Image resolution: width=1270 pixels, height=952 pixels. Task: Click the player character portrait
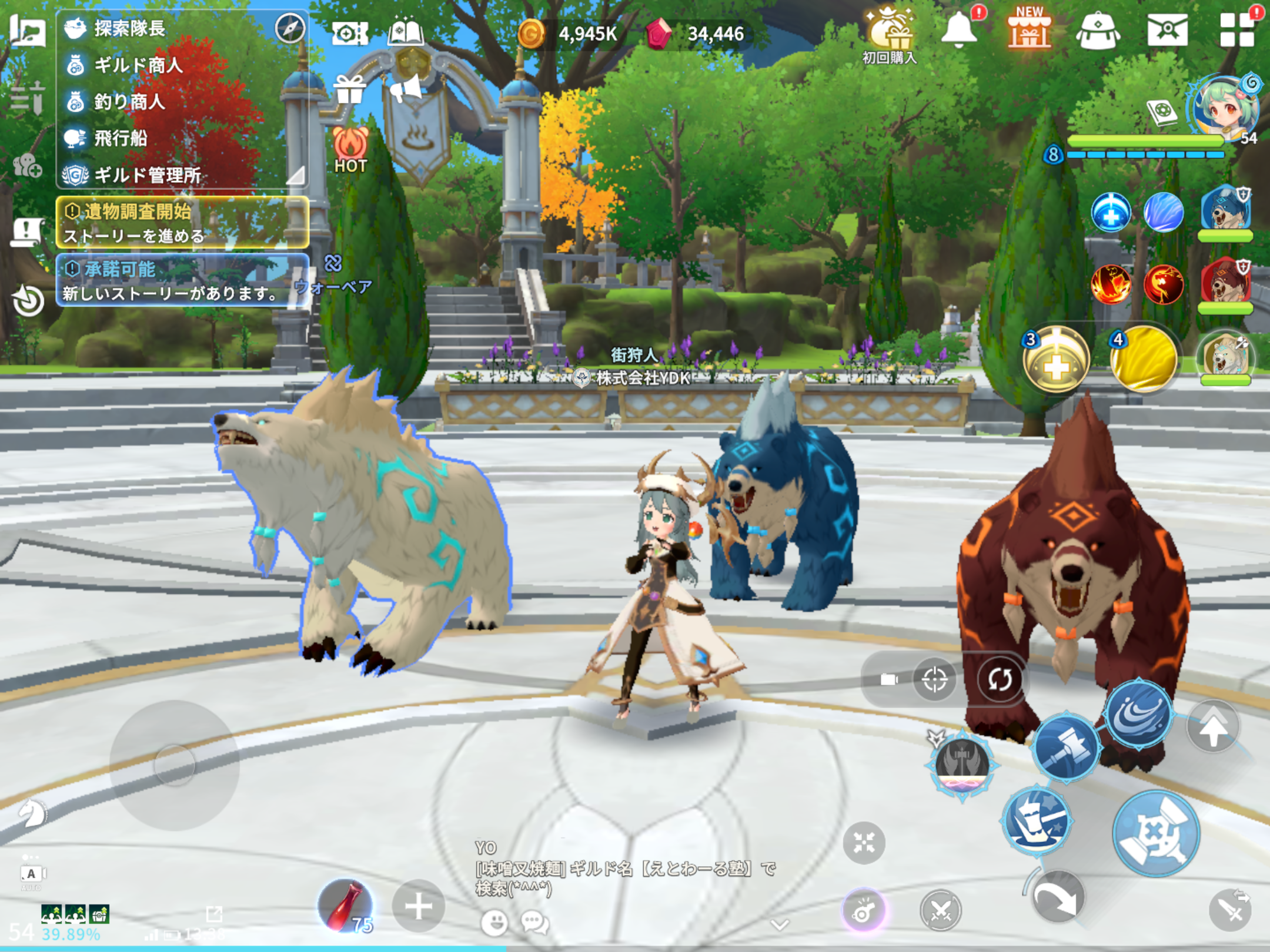1225,108
